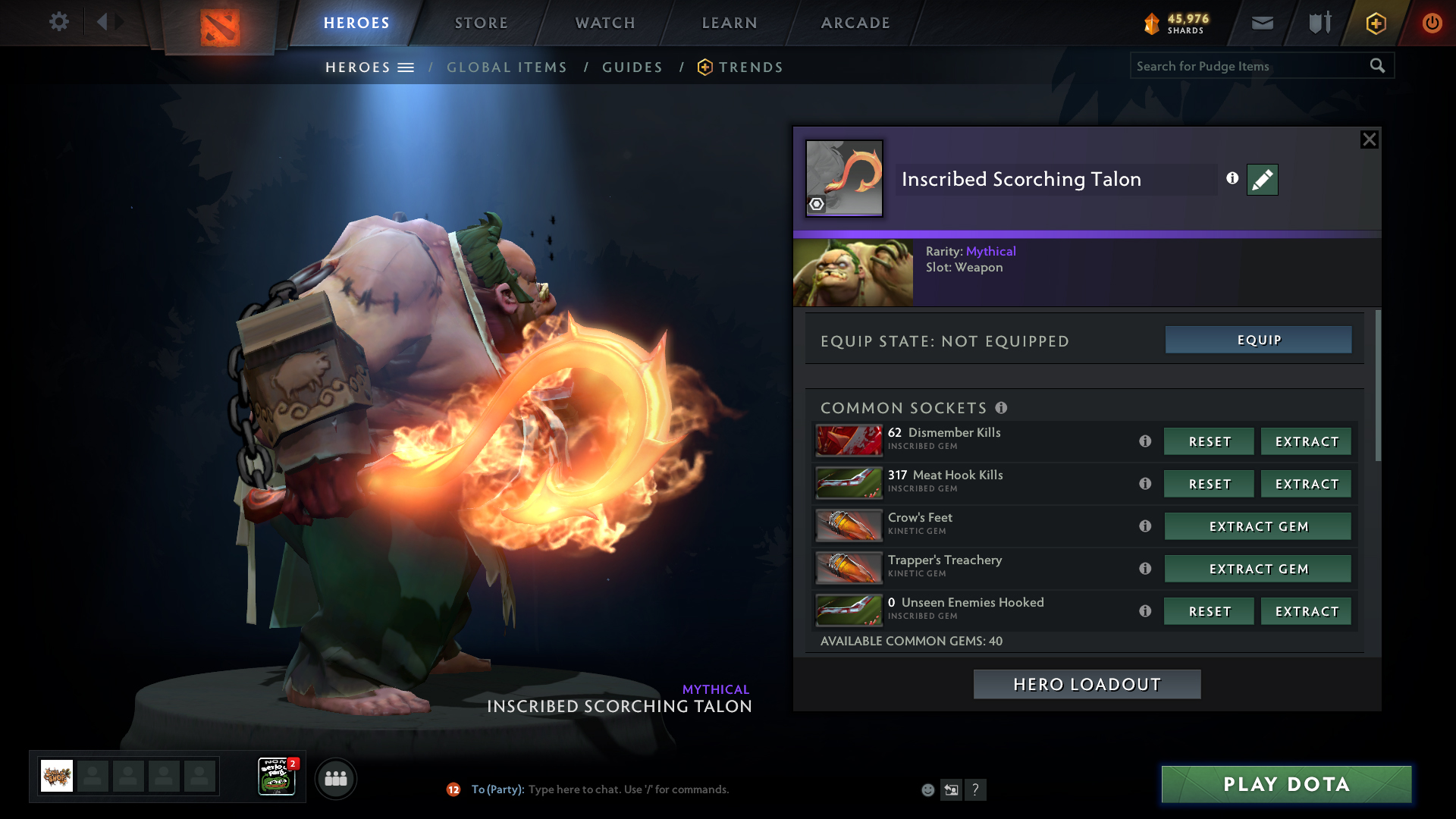Screen dimensions: 1456x819
Task: Reset the Dismember Kills gem
Action: [x=1209, y=442]
